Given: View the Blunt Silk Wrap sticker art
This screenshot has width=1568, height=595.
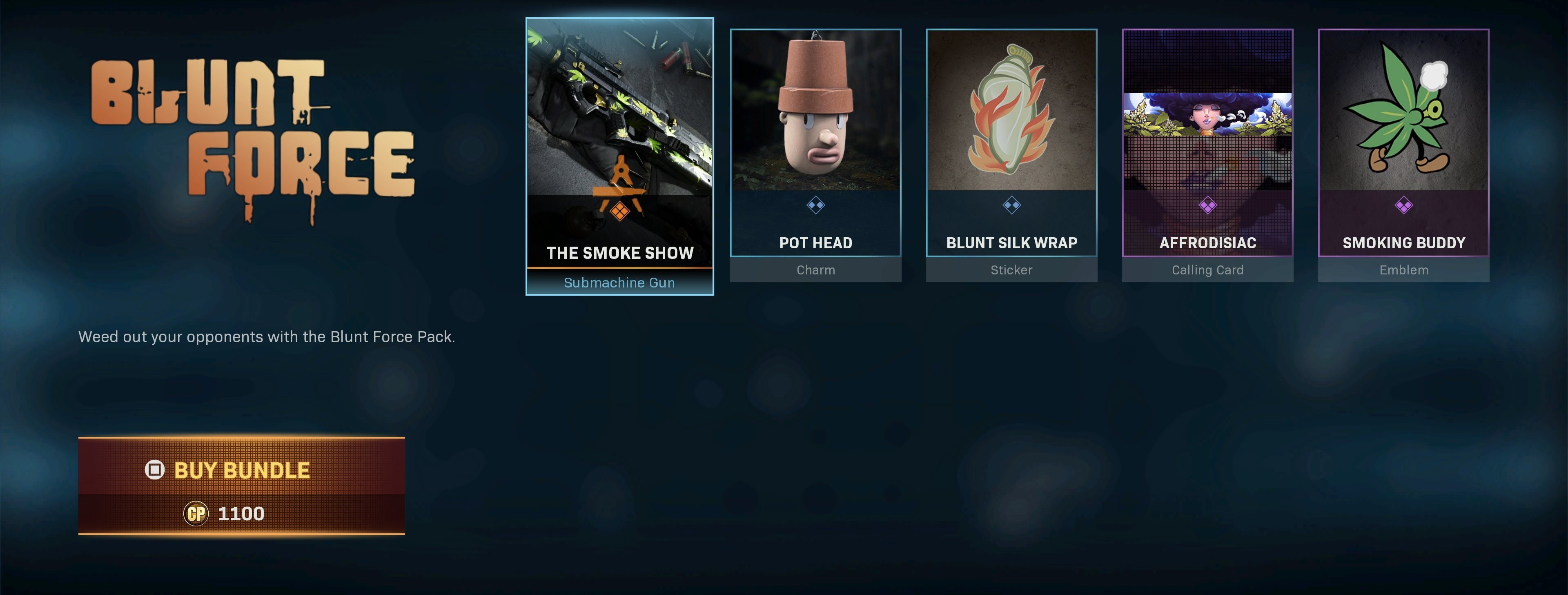Looking at the screenshot, I should pyautogui.click(x=1012, y=109).
